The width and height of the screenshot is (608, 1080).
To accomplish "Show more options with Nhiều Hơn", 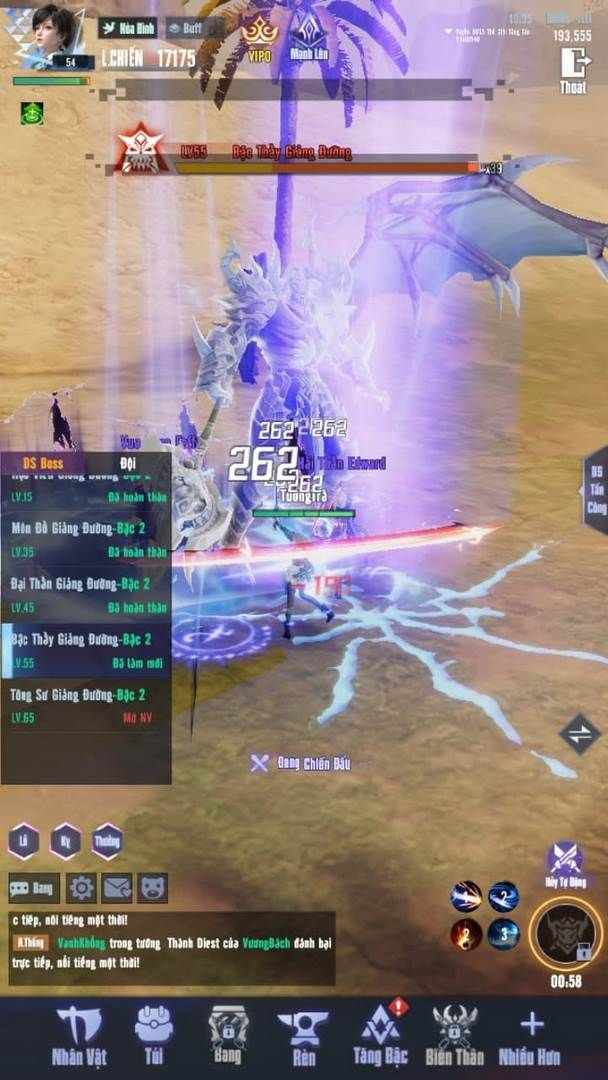I will (531, 1035).
